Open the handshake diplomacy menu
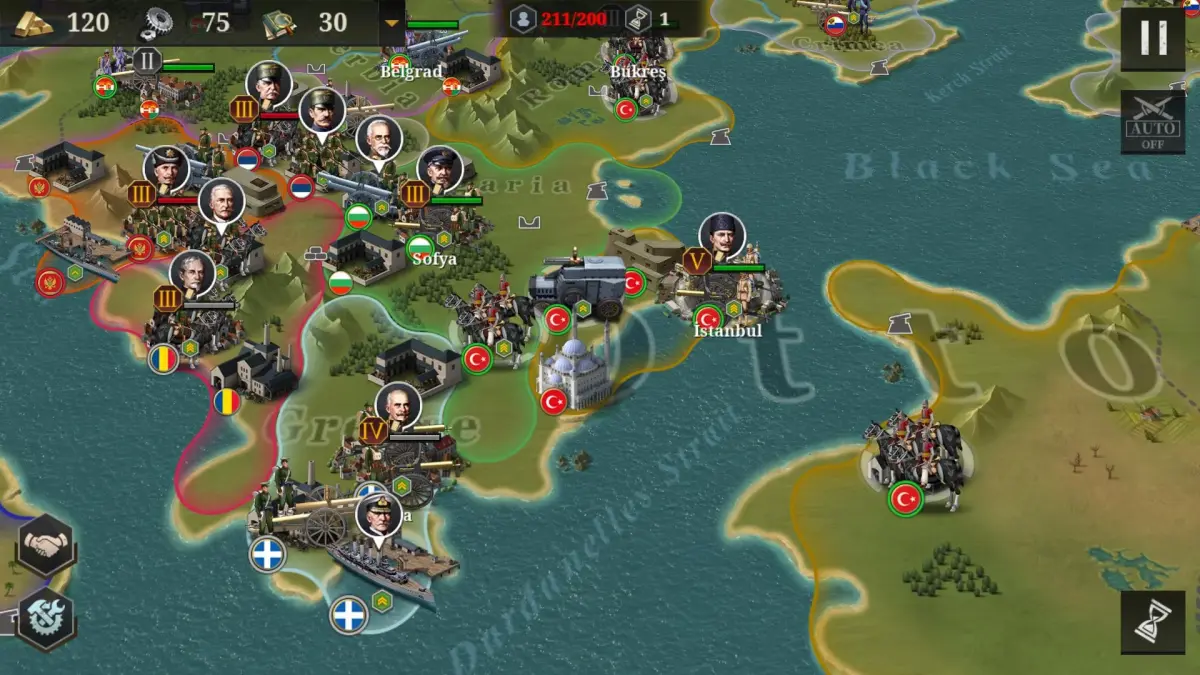The height and width of the screenshot is (675, 1200). [x=45, y=545]
